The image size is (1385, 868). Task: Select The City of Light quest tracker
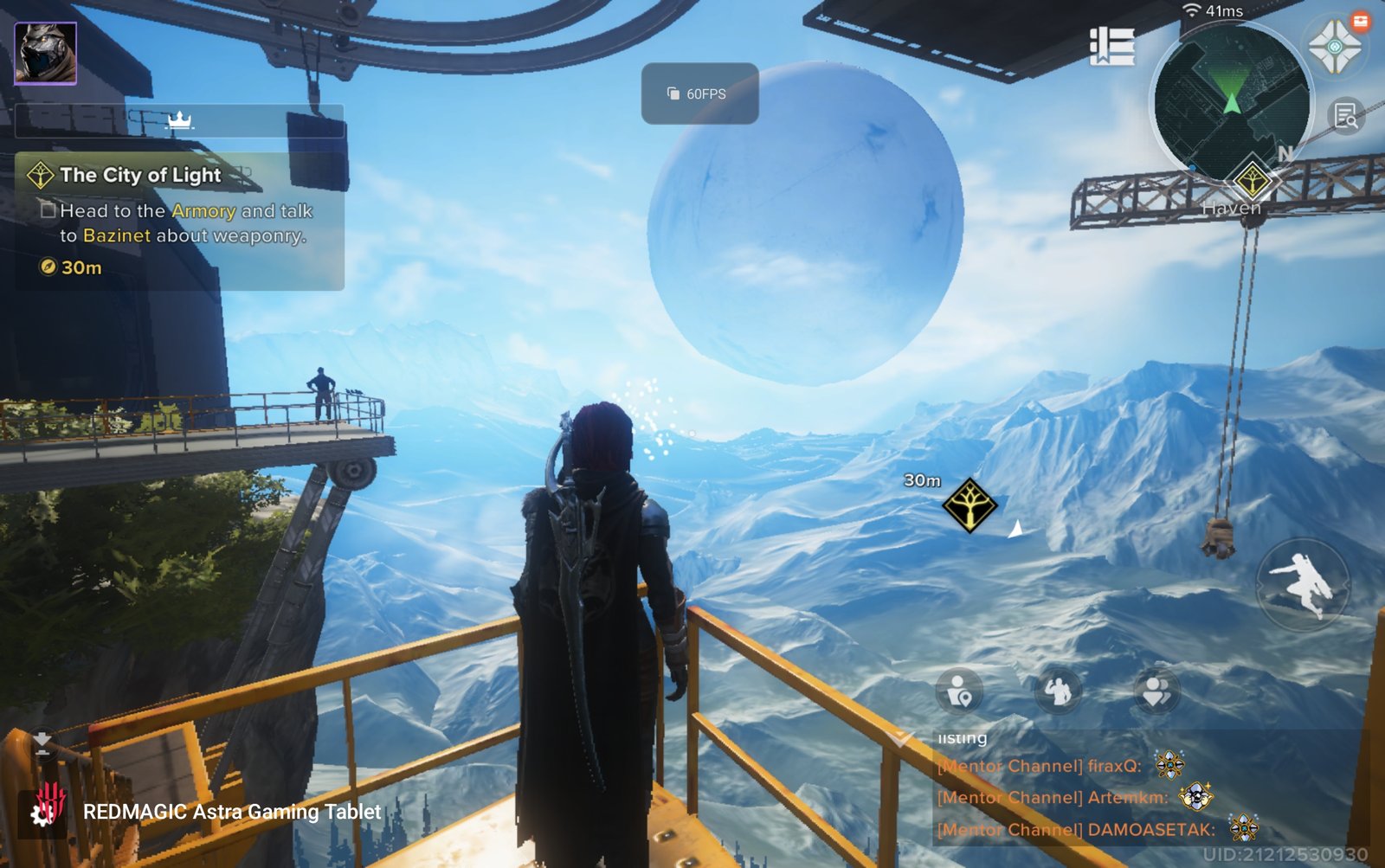(140, 176)
